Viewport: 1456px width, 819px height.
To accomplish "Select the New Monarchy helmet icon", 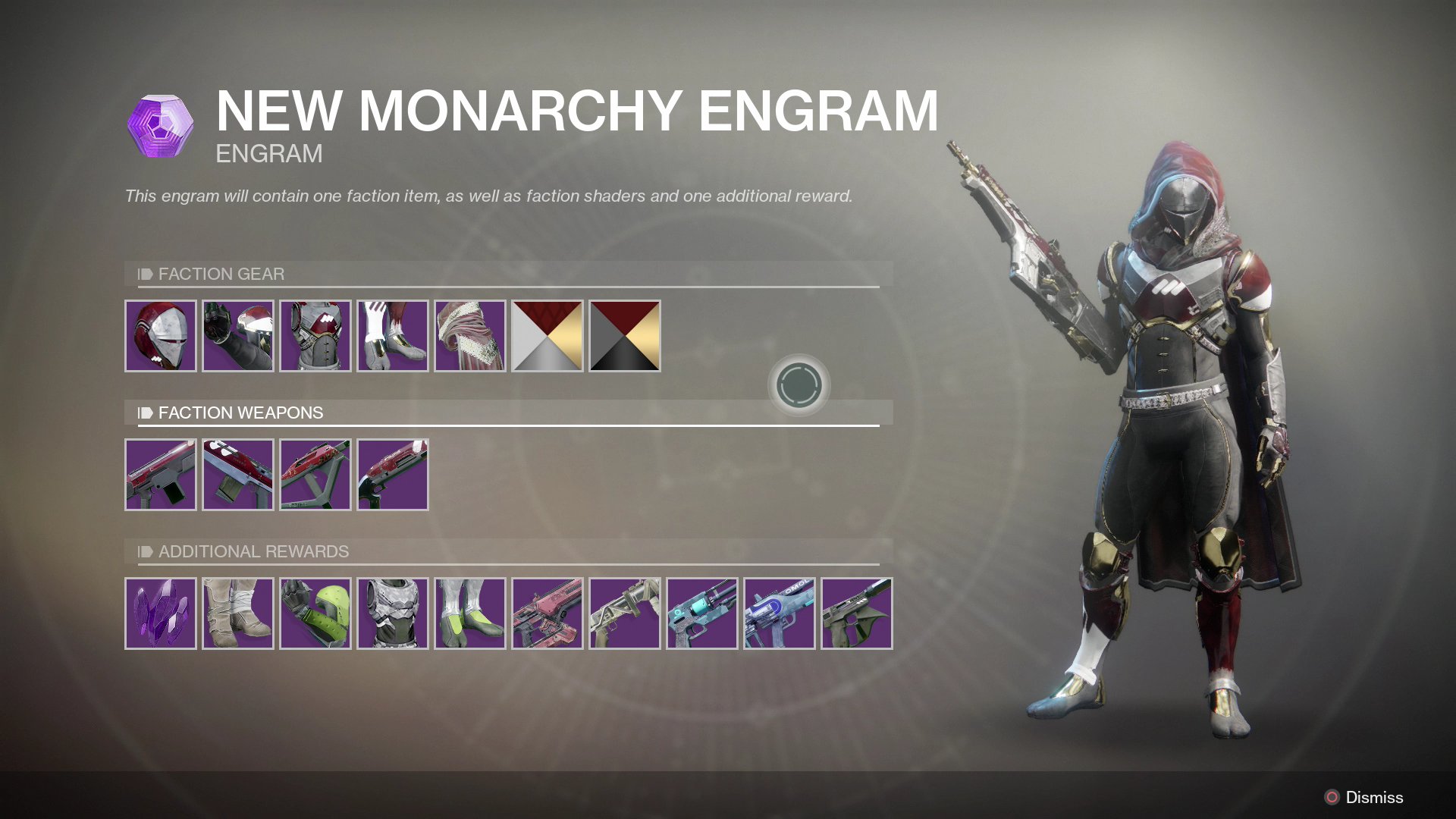I will (160, 335).
